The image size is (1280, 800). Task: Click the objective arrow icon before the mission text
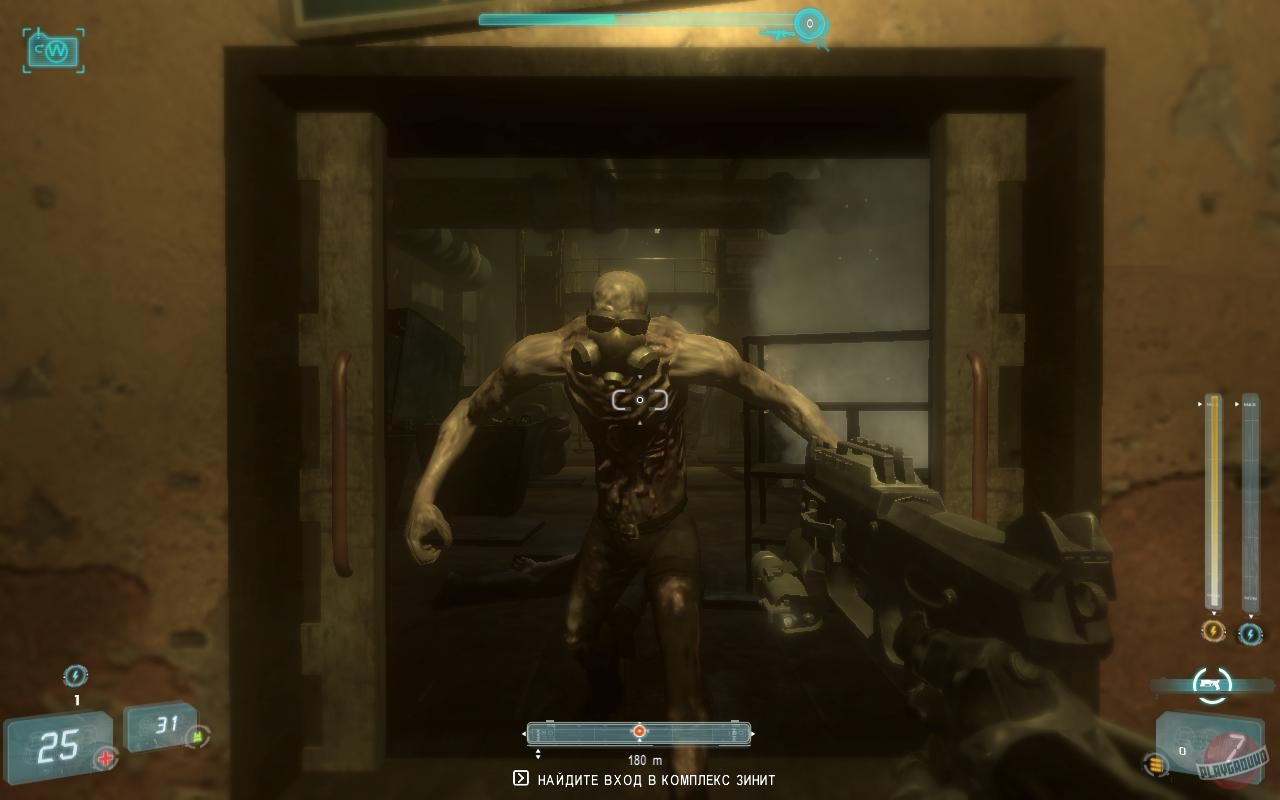point(521,777)
